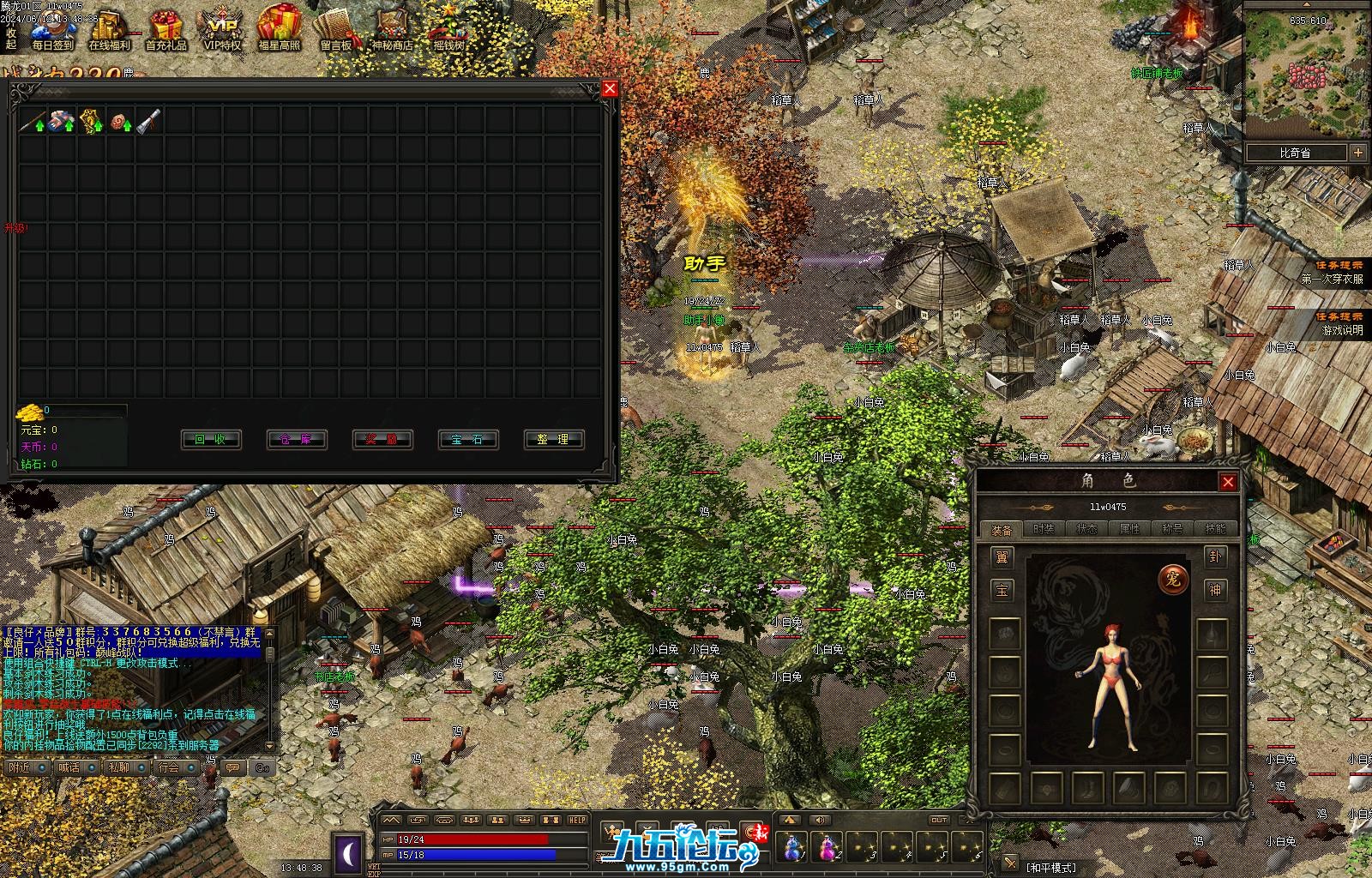Open the 摇钱树 money tree
The width and height of the screenshot is (1372, 878).
point(448,30)
